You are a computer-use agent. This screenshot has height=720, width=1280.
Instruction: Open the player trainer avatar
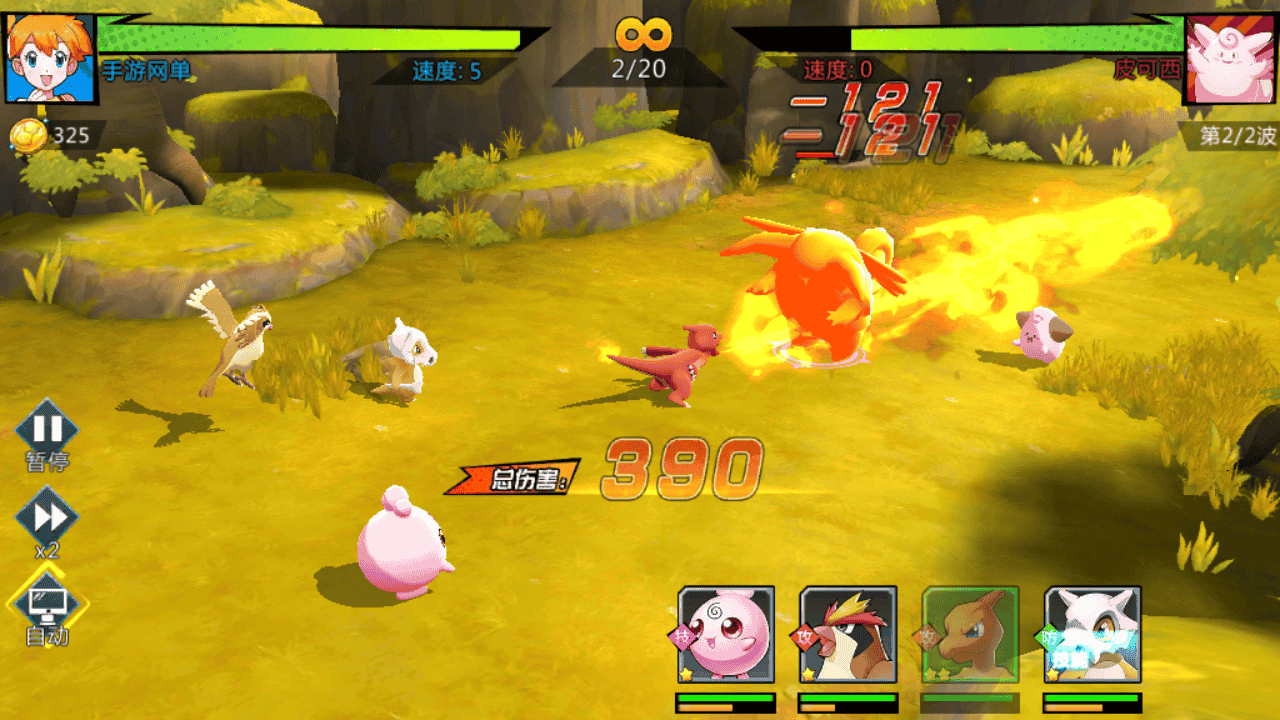click(x=50, y=57)
